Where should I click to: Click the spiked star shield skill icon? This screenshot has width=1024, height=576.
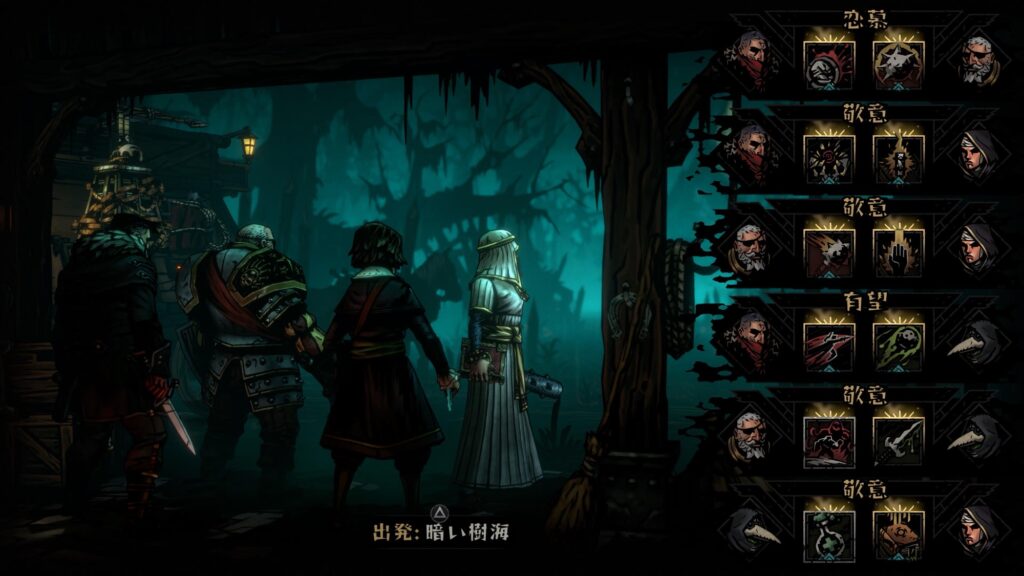point(898,63)
